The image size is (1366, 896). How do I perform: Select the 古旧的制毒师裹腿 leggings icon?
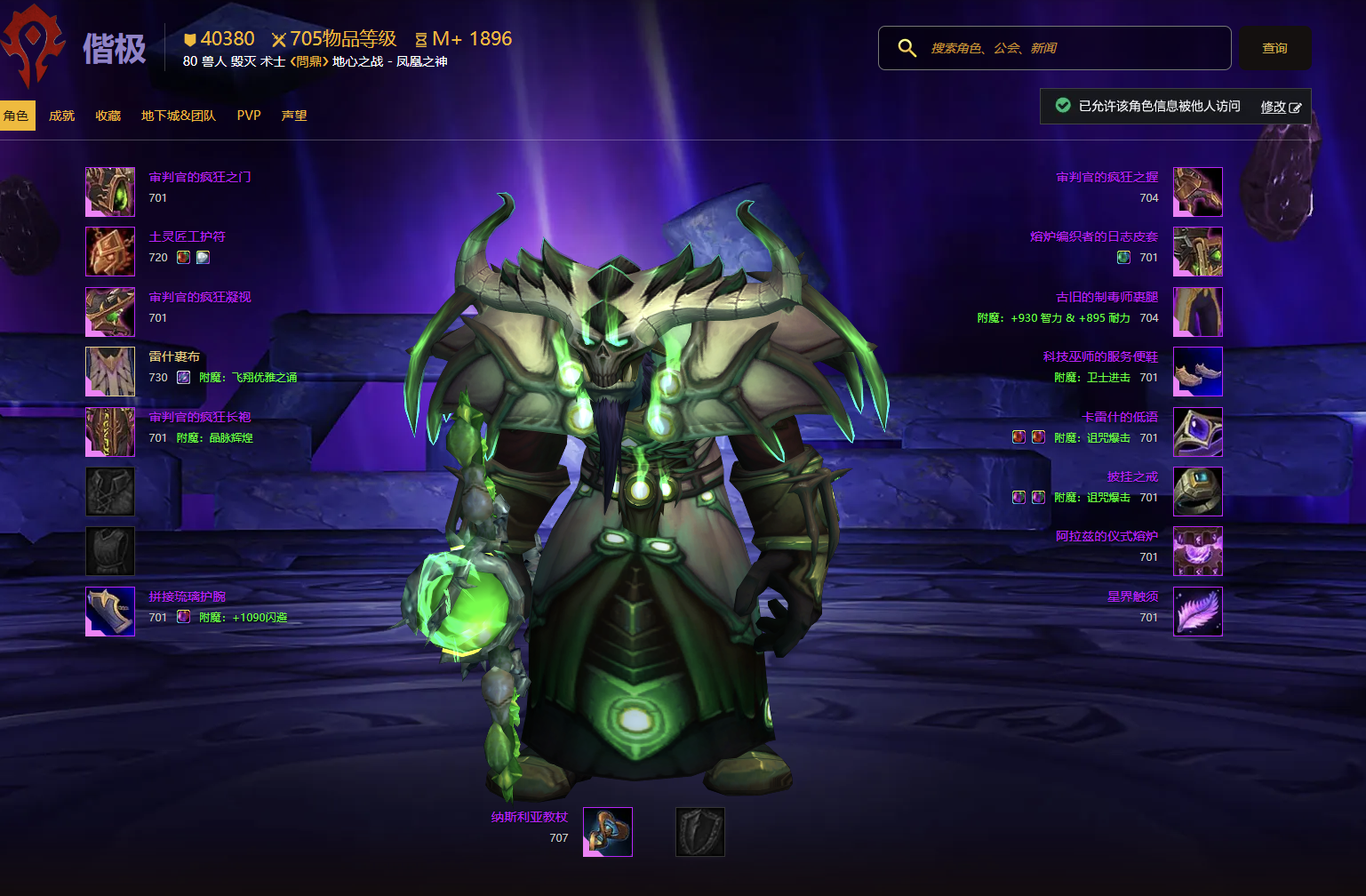coord(1198,312)
